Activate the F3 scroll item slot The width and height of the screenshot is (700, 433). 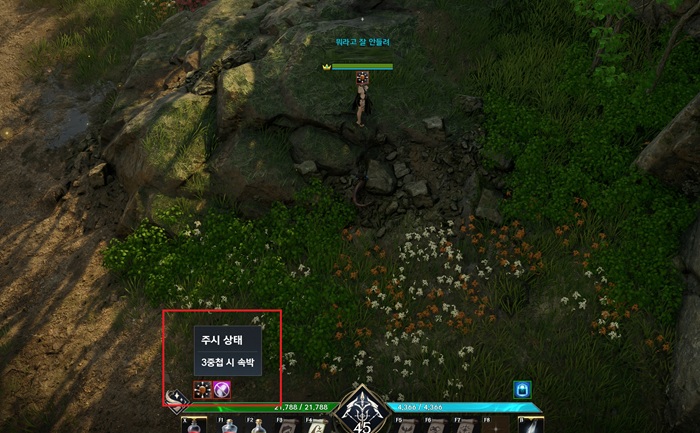pyautogui.click(x=287, y=426)
